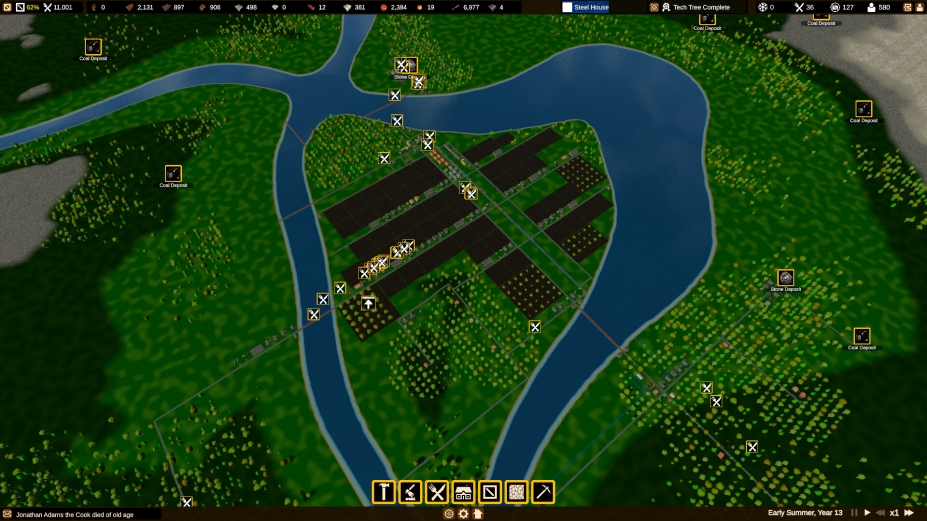
Task: Open the Tech Tree Complete panel
Action: 700,7
